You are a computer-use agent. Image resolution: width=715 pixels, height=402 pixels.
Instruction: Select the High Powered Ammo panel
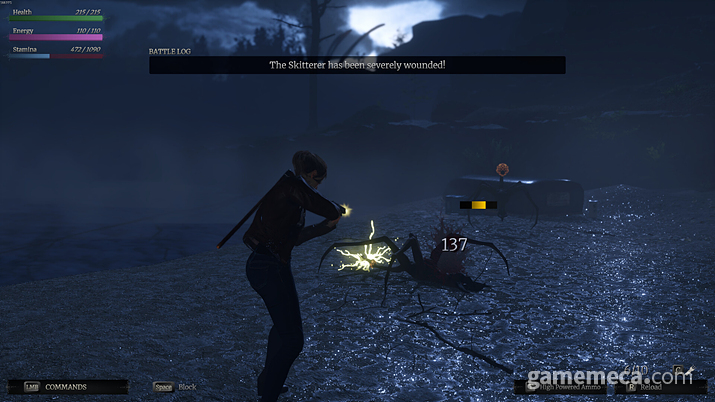coord(564,387)
